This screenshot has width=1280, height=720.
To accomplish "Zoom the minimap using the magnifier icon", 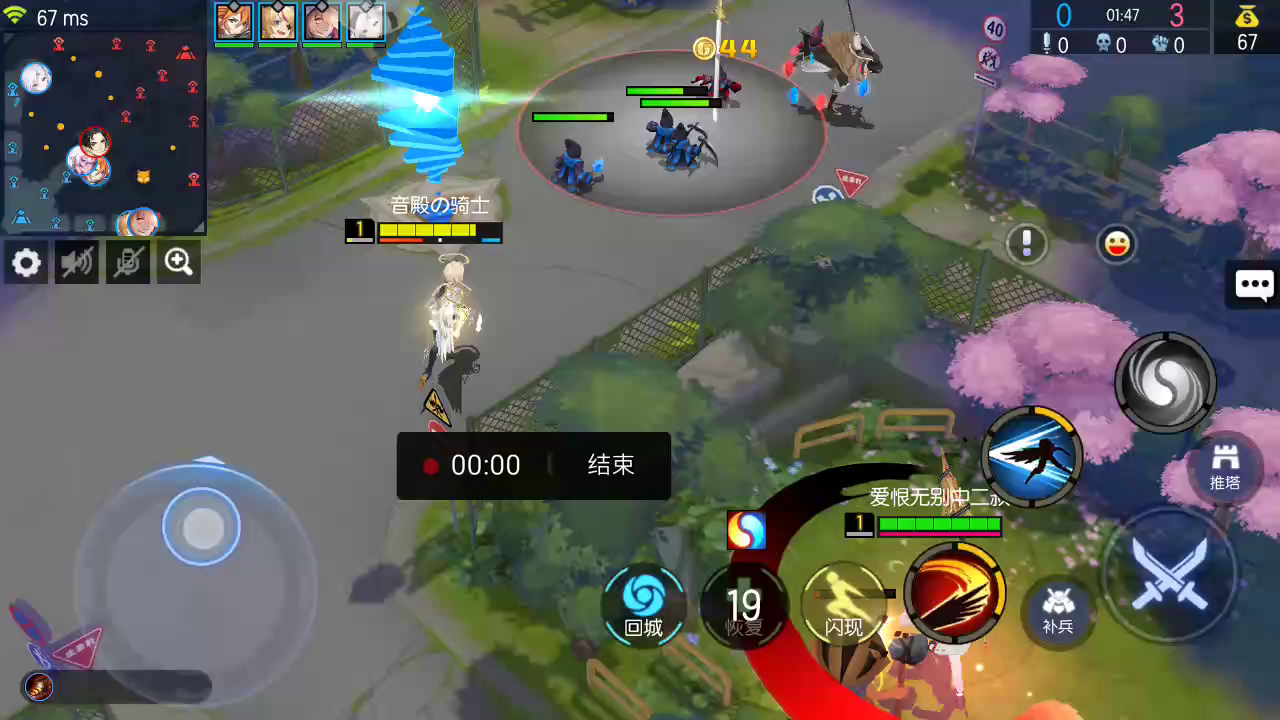I will 178,262.
